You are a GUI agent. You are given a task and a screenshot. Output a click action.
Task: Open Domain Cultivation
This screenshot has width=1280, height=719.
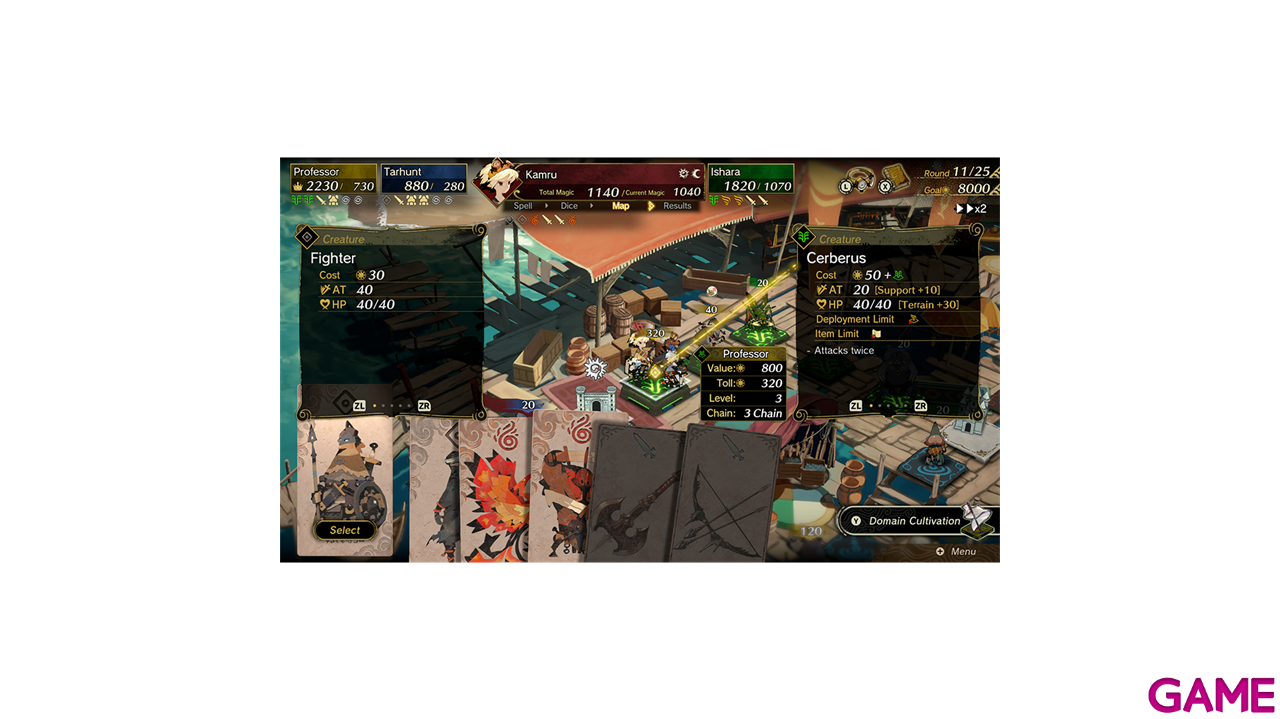(913, 521)
